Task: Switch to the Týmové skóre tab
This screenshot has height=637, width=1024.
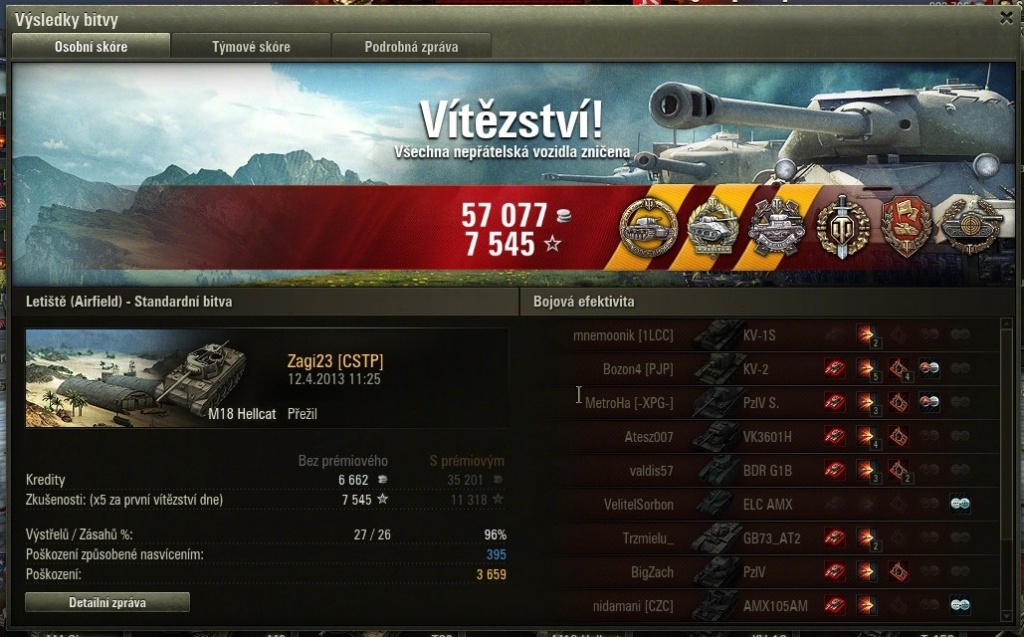Action: point(251,46)
